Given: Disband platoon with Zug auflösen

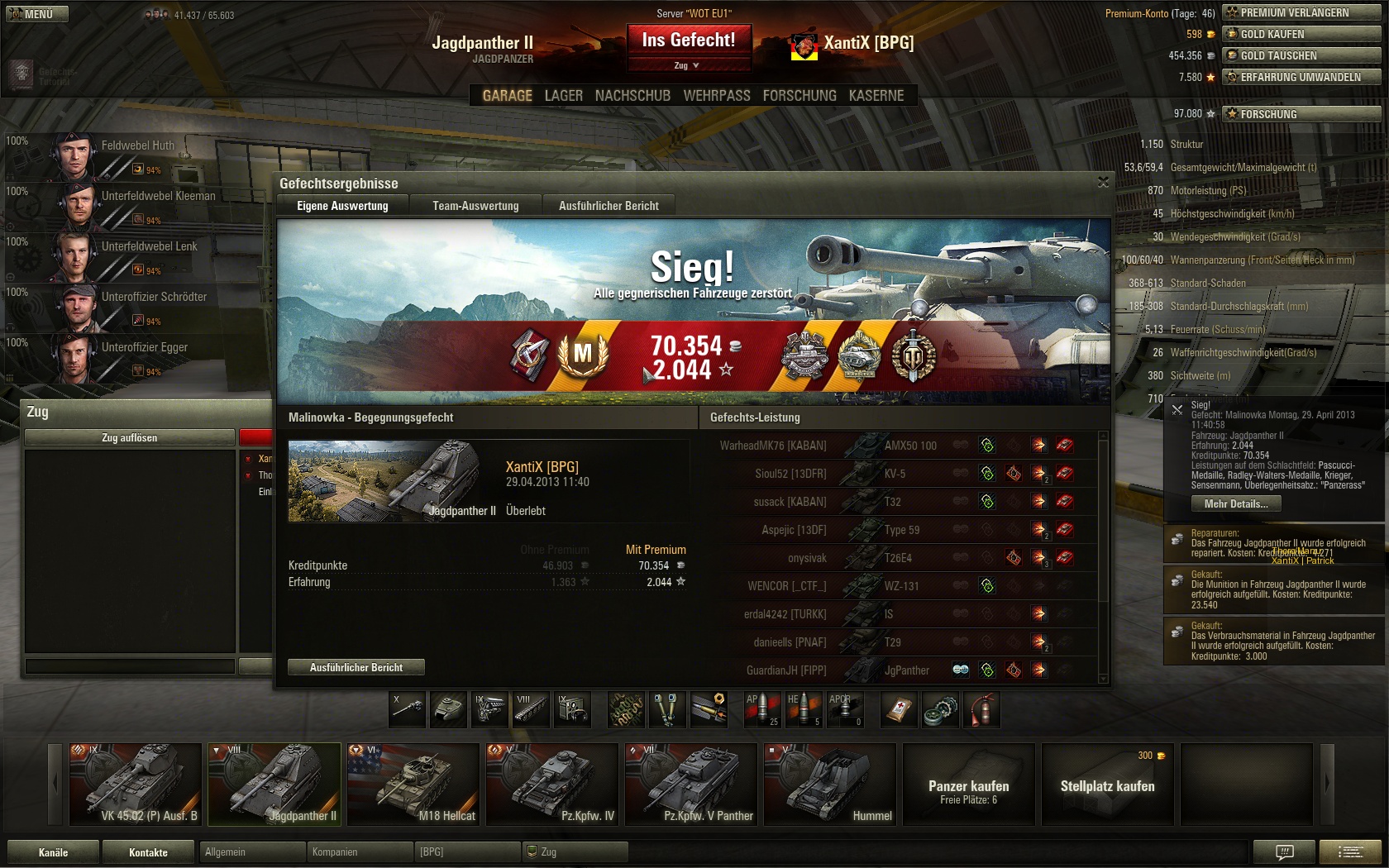Looking at the screenshot, I should (x=130, y=437).
